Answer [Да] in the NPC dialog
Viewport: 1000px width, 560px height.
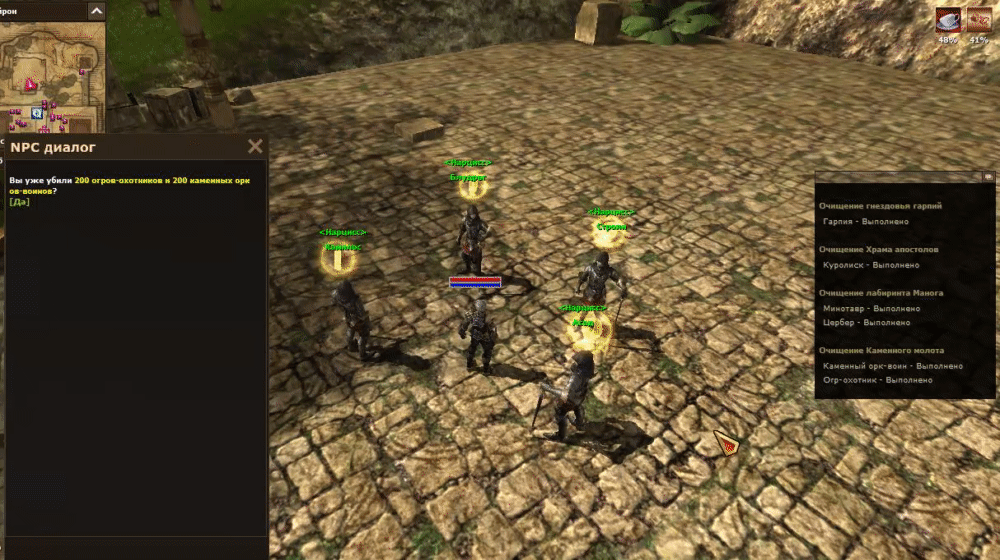(20, 202)
